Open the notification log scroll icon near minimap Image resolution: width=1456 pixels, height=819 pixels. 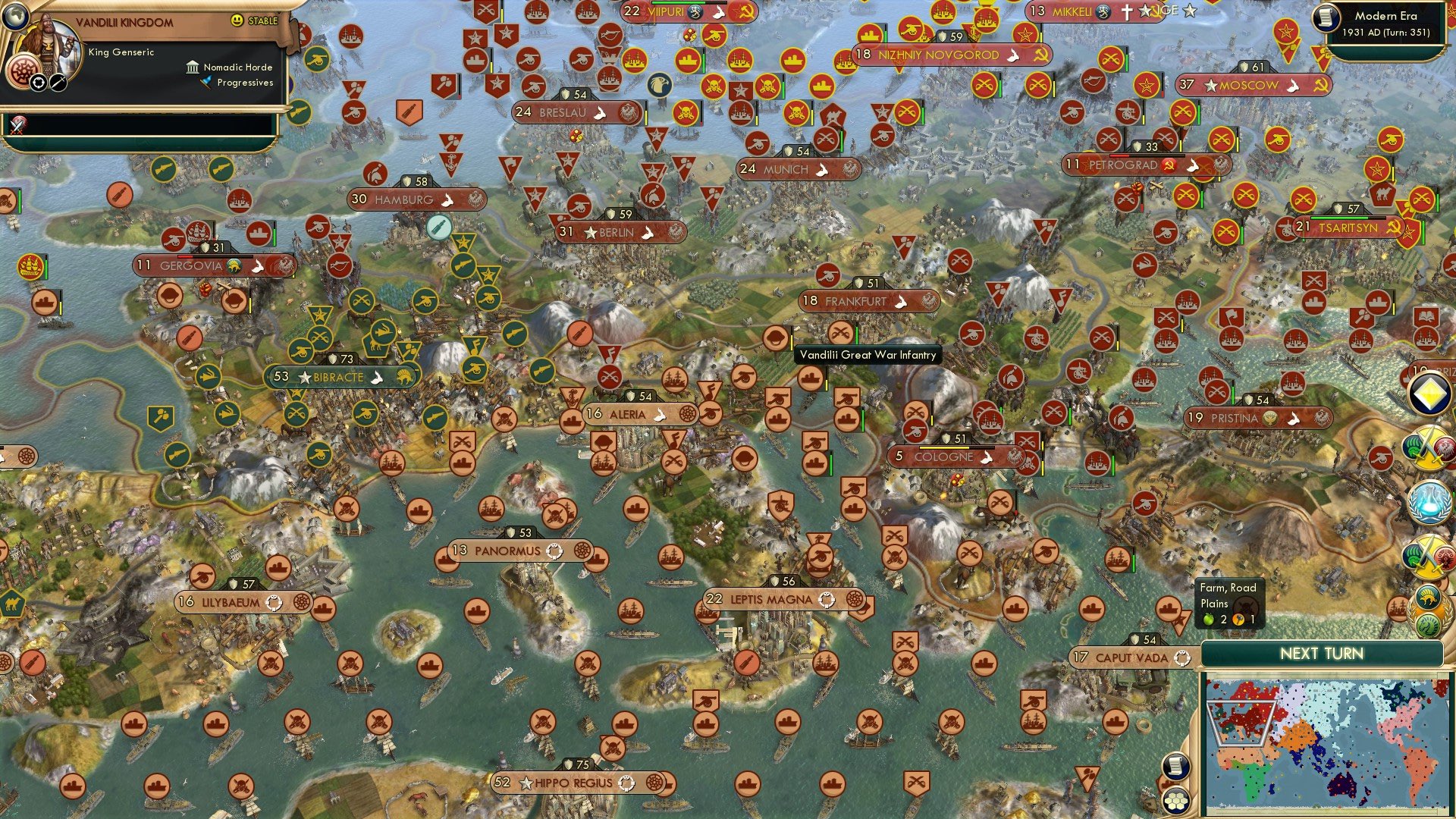coord(1175,767)
